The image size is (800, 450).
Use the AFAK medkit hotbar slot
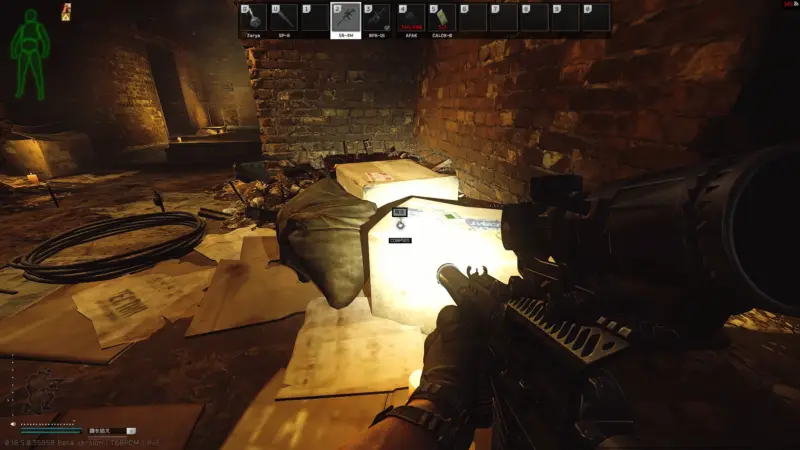[410, 19]
